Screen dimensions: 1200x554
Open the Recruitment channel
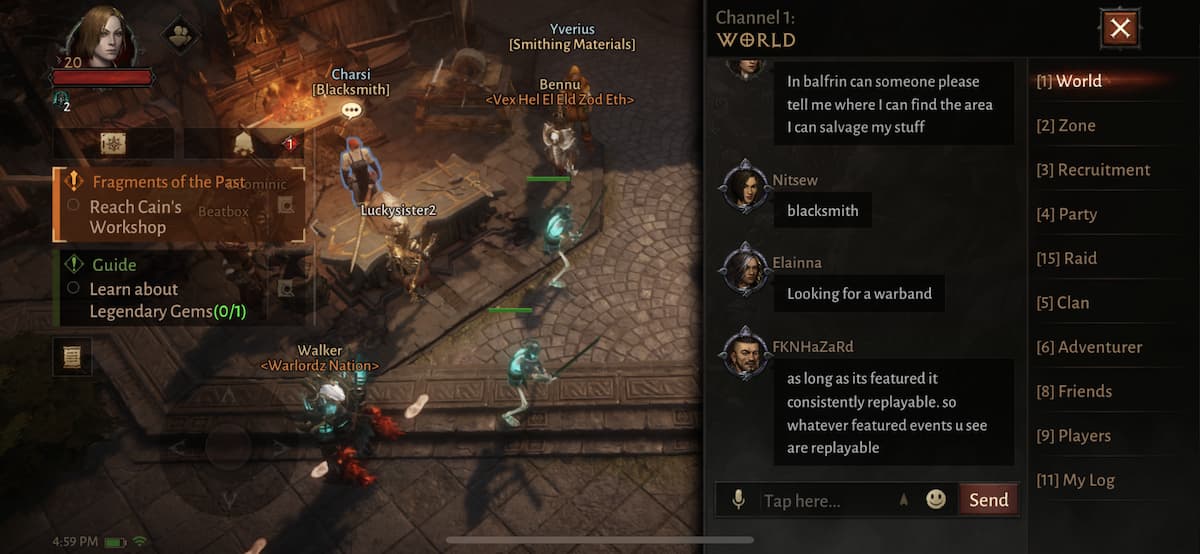tap(1093, 170)
